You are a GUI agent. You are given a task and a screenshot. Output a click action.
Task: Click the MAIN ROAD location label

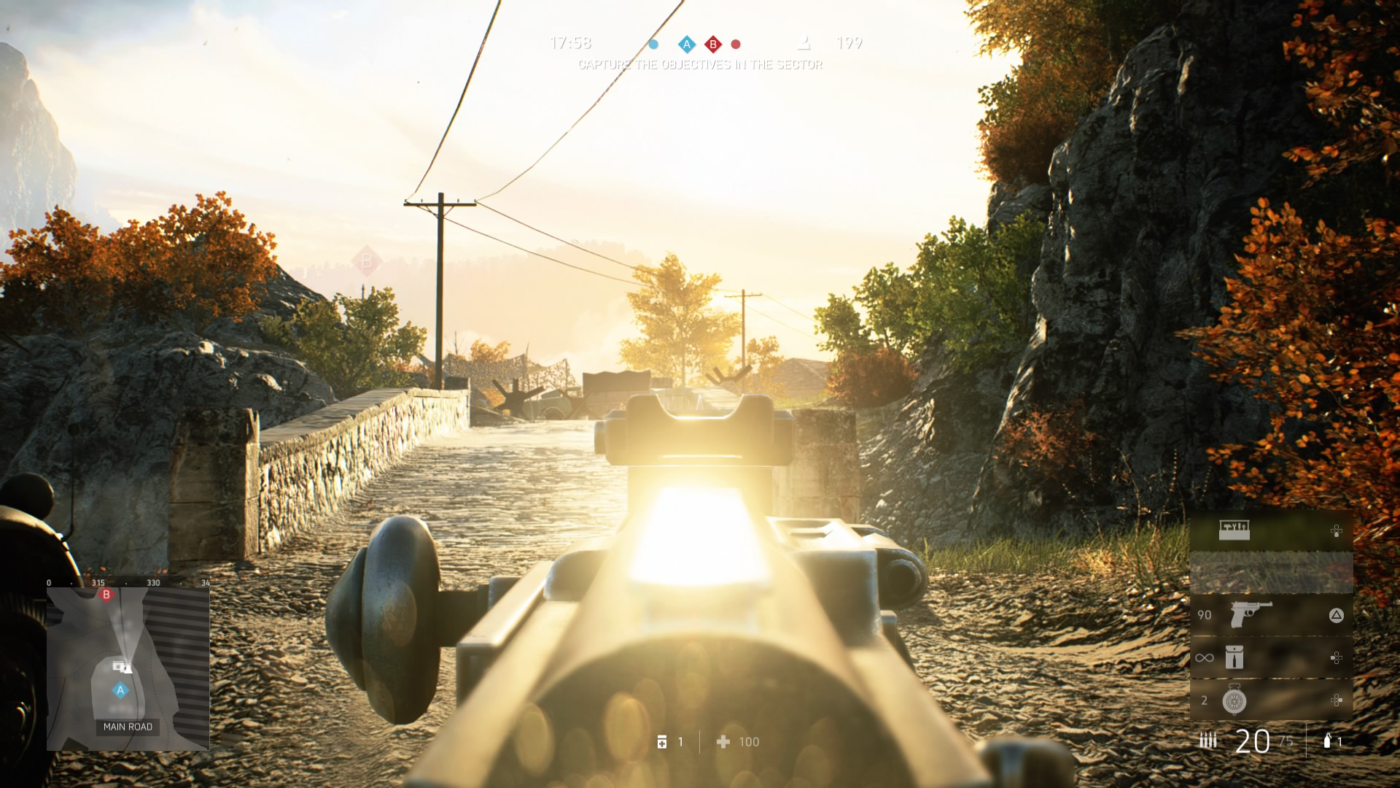point(127,725)
